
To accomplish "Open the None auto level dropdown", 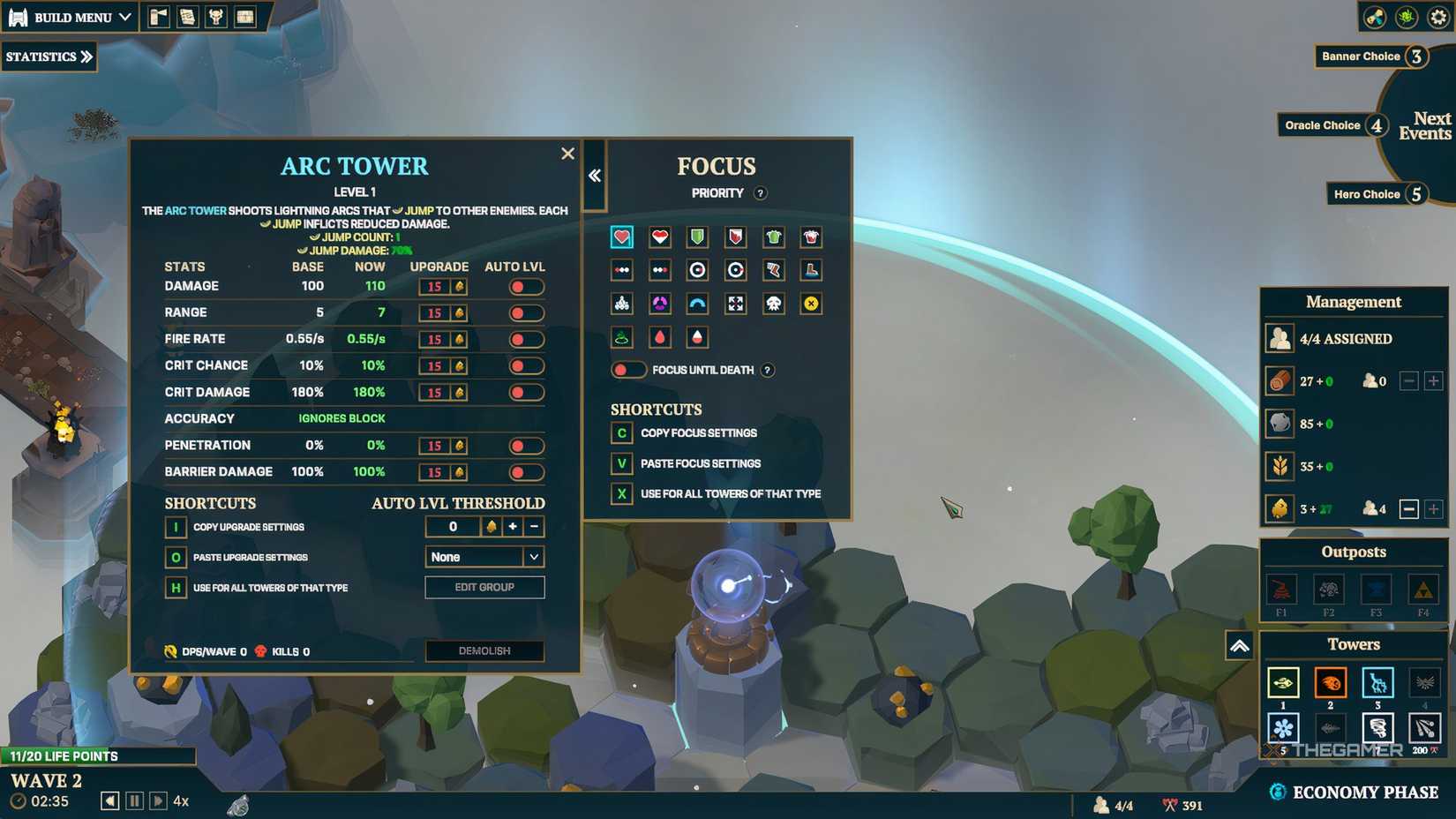I will (484, 556).
